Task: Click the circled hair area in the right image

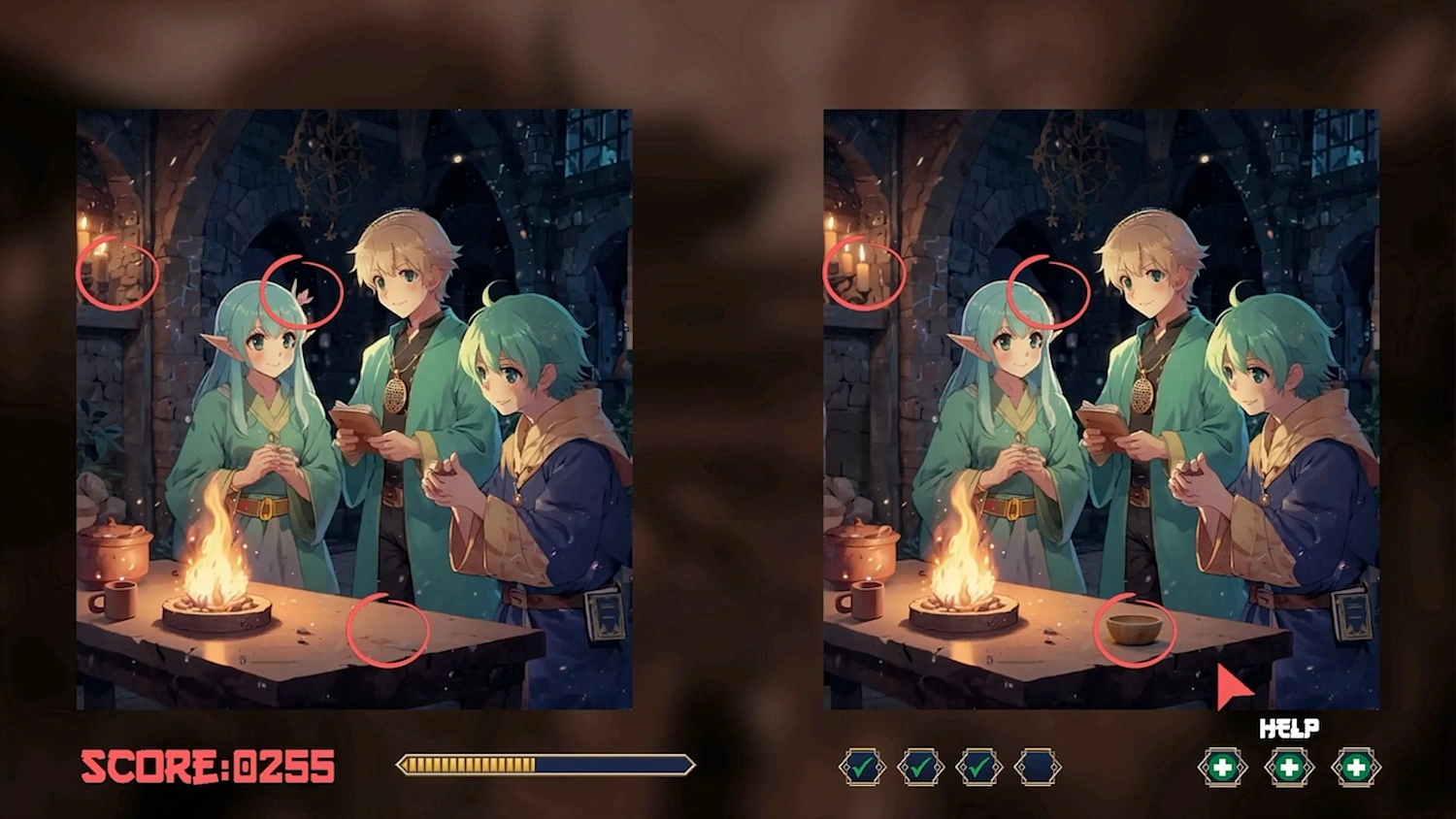Action: 1046,291
